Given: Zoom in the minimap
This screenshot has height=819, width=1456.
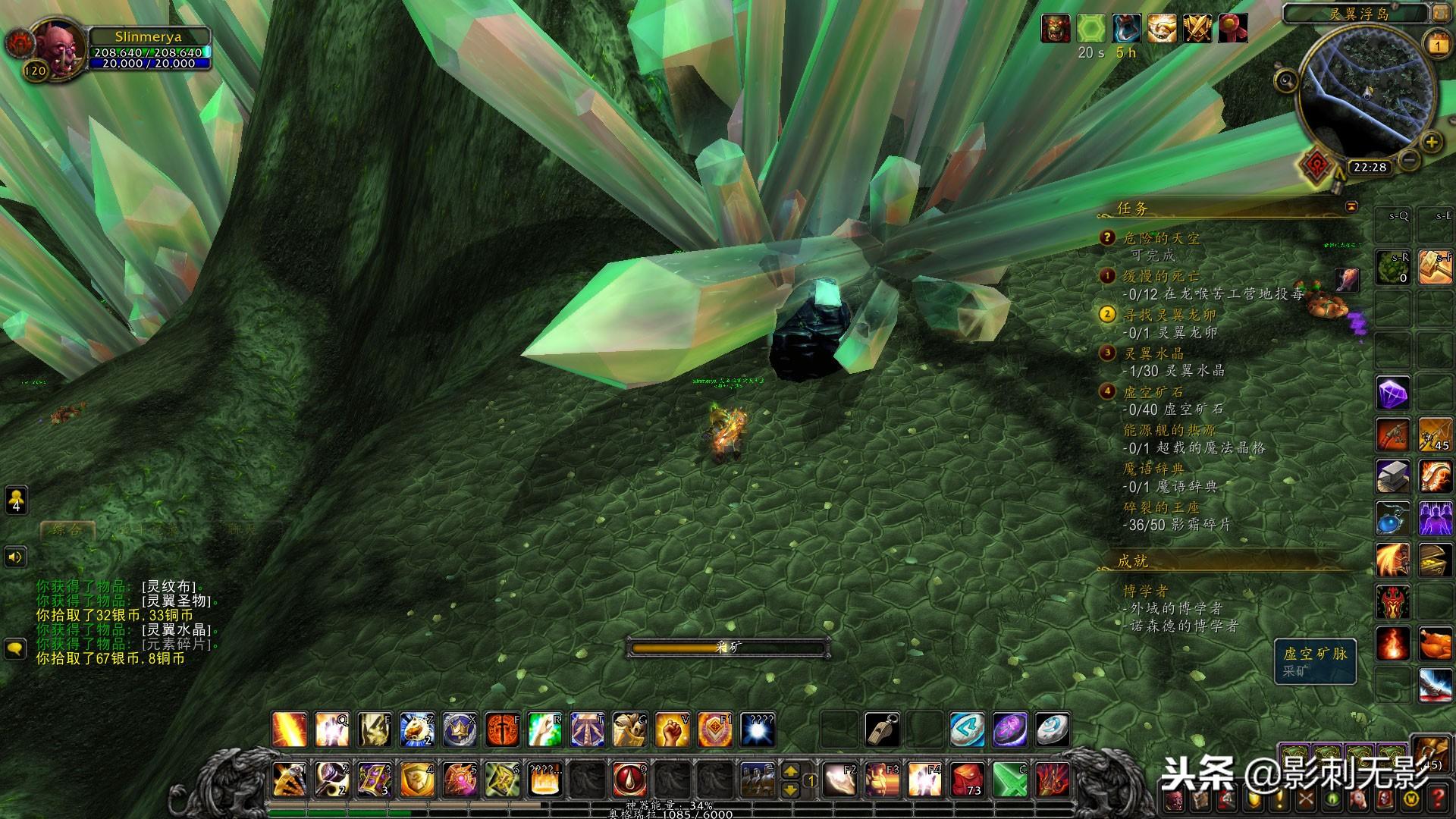Looking at the screenshot, I should 1431,142.
